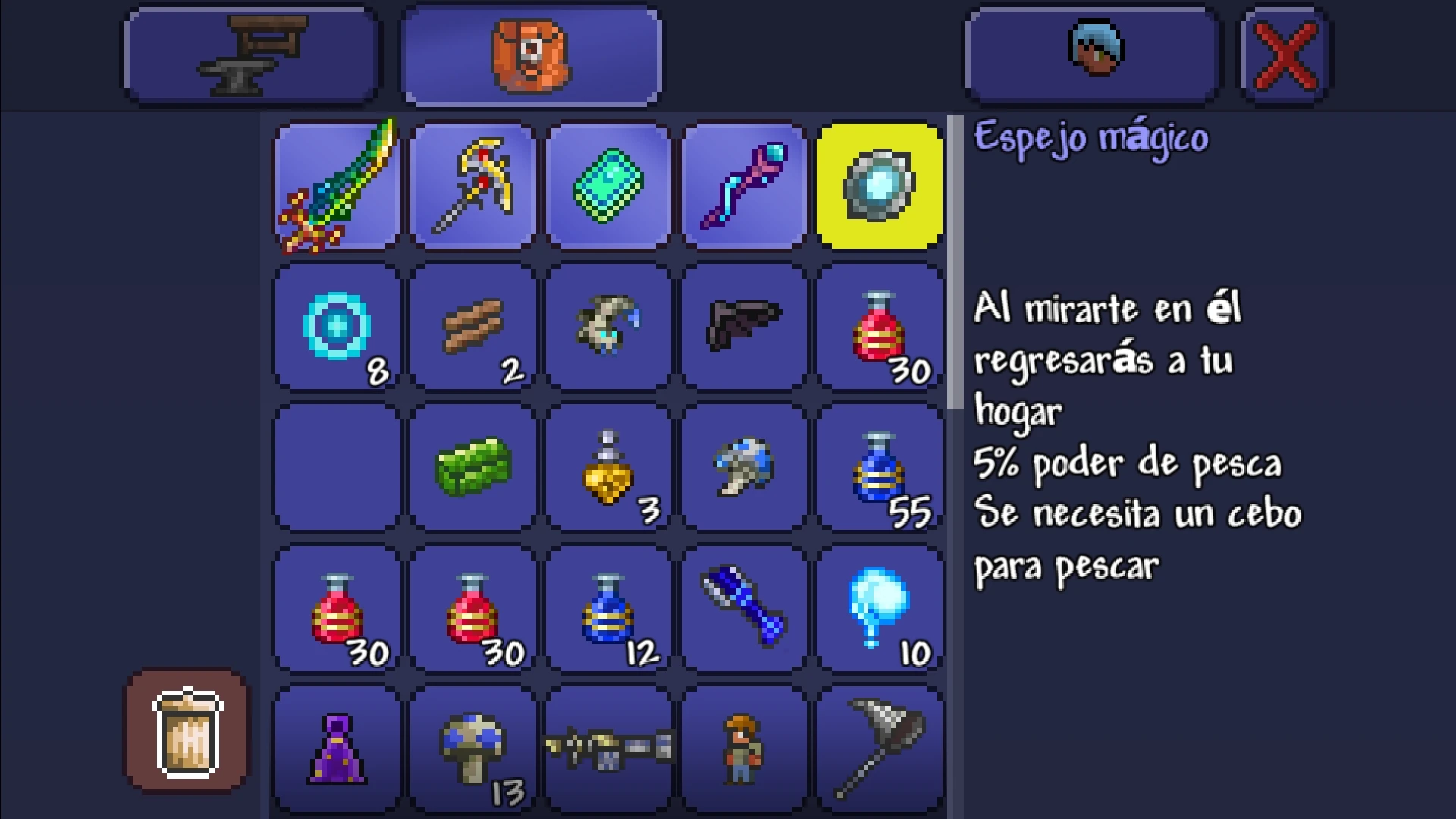This screenshot has height=819, width=1456.
Task: Select the purple staff in the top row
Action: tap(743, 186)
